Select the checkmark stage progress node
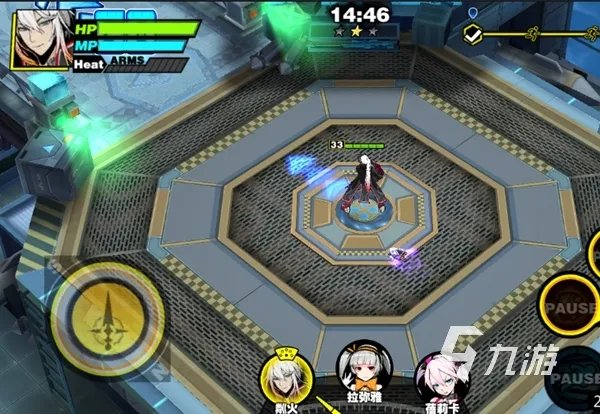This screenshot has width=600, height=414. coord(474,34)
